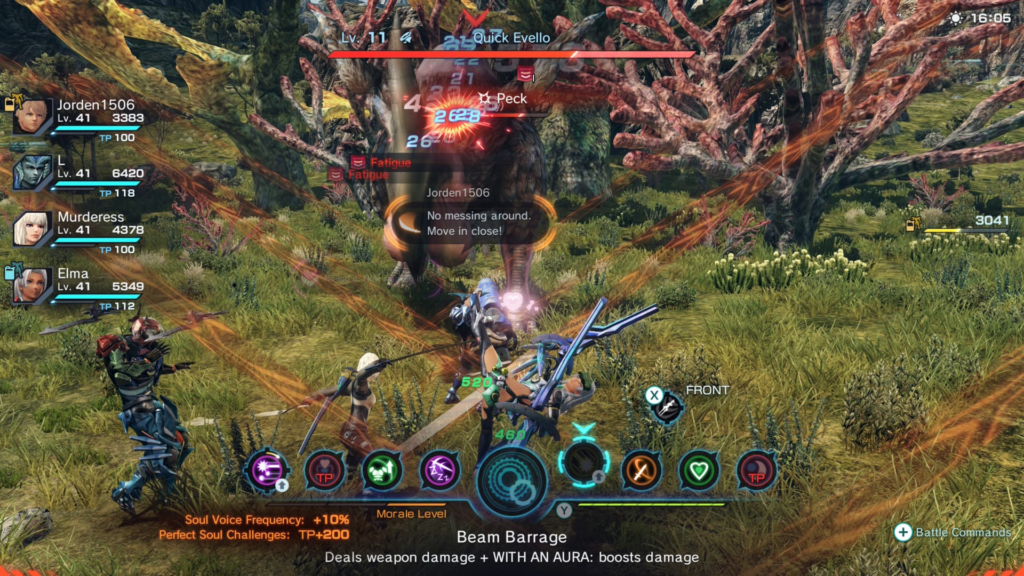Select Jorden1506's party portrait
Image resolution: width=1024 pixels, height=576 pixels.
coord(32,116)
